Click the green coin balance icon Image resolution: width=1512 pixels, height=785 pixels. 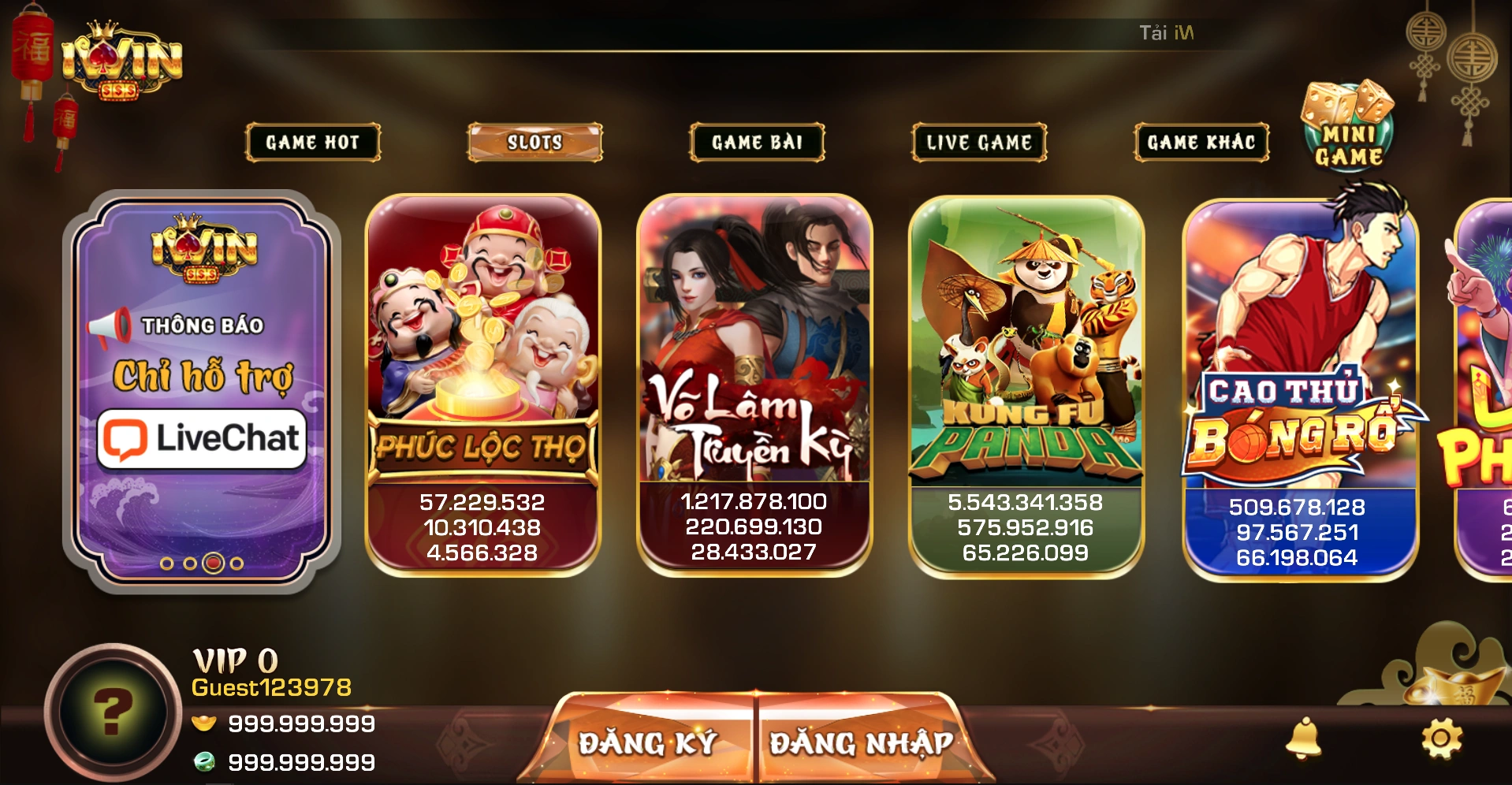coord(203,761)
